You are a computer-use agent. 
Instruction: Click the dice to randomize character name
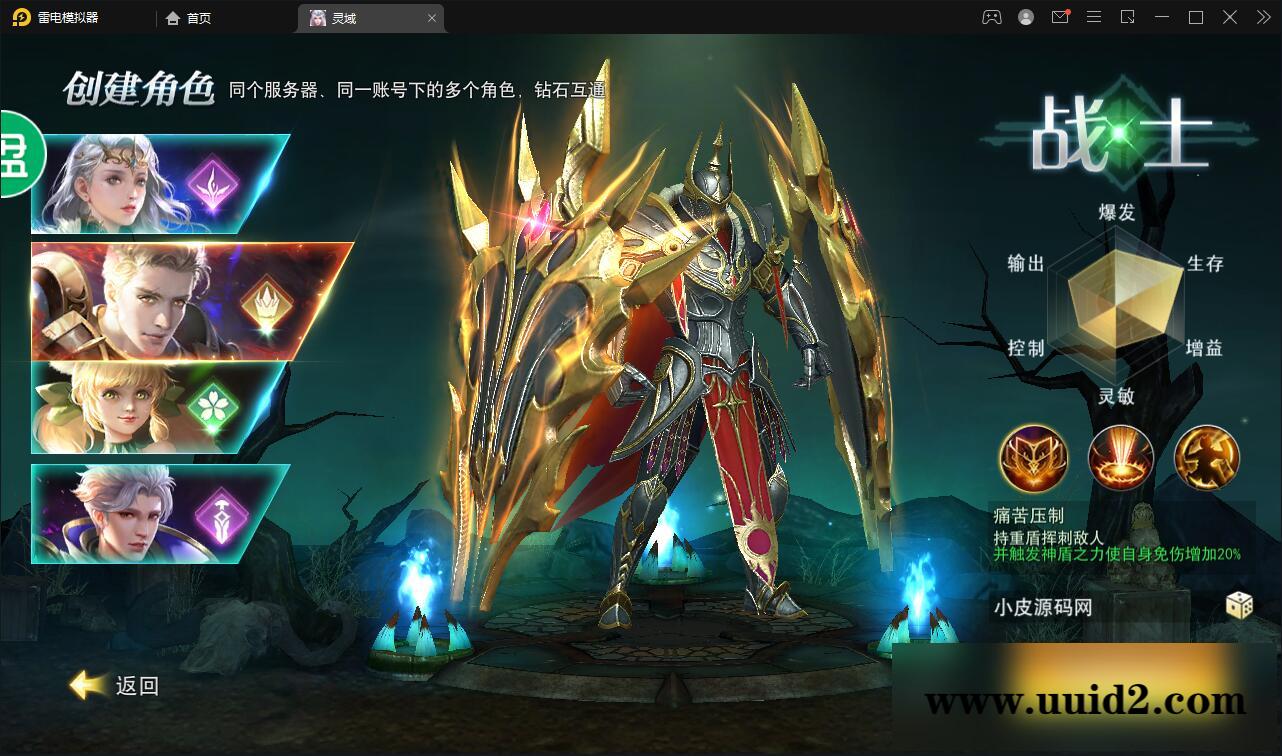(x=1240, y=605)
